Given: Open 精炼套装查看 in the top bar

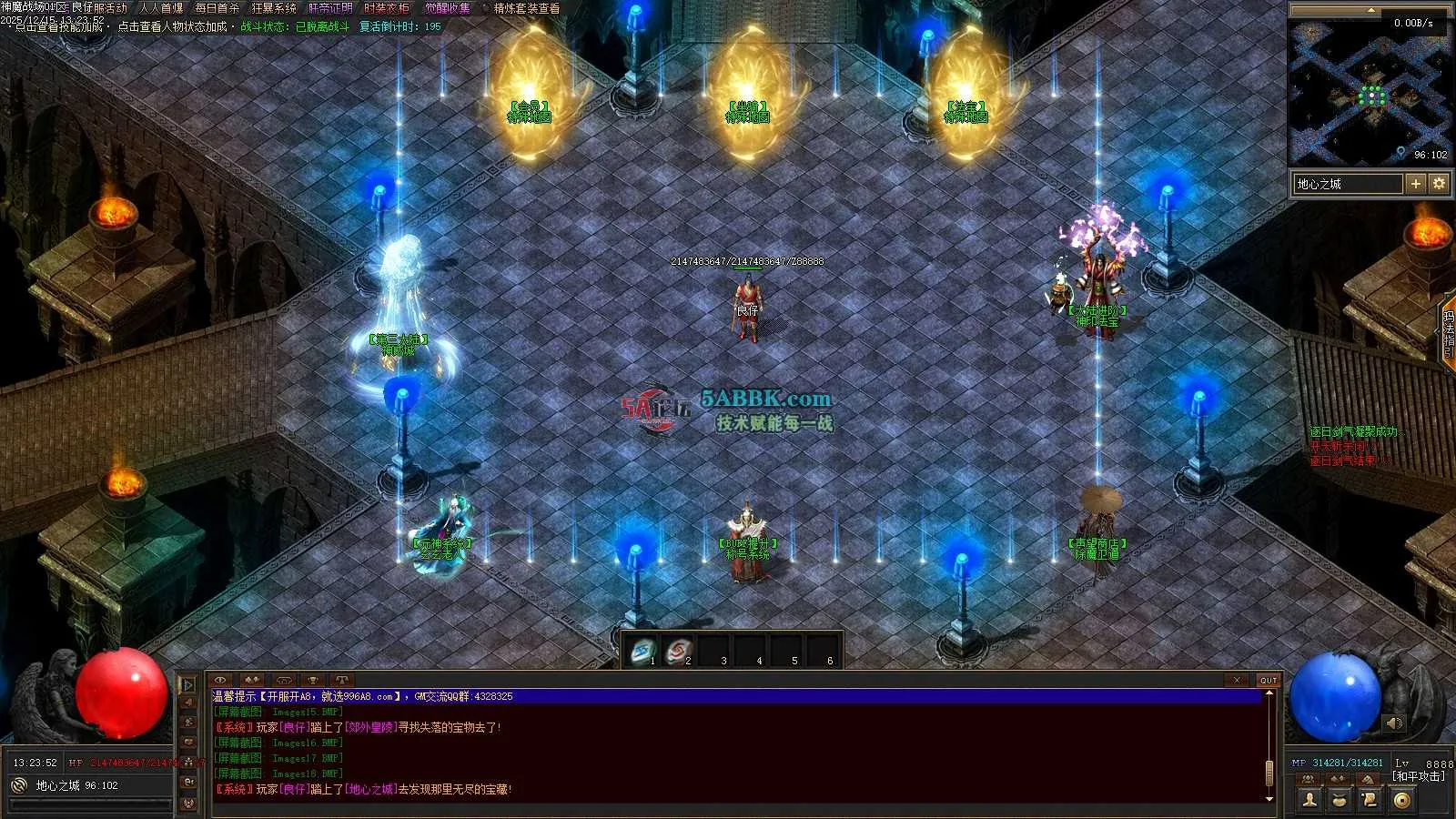Looking at the screenshot, I should pos(527,8).
